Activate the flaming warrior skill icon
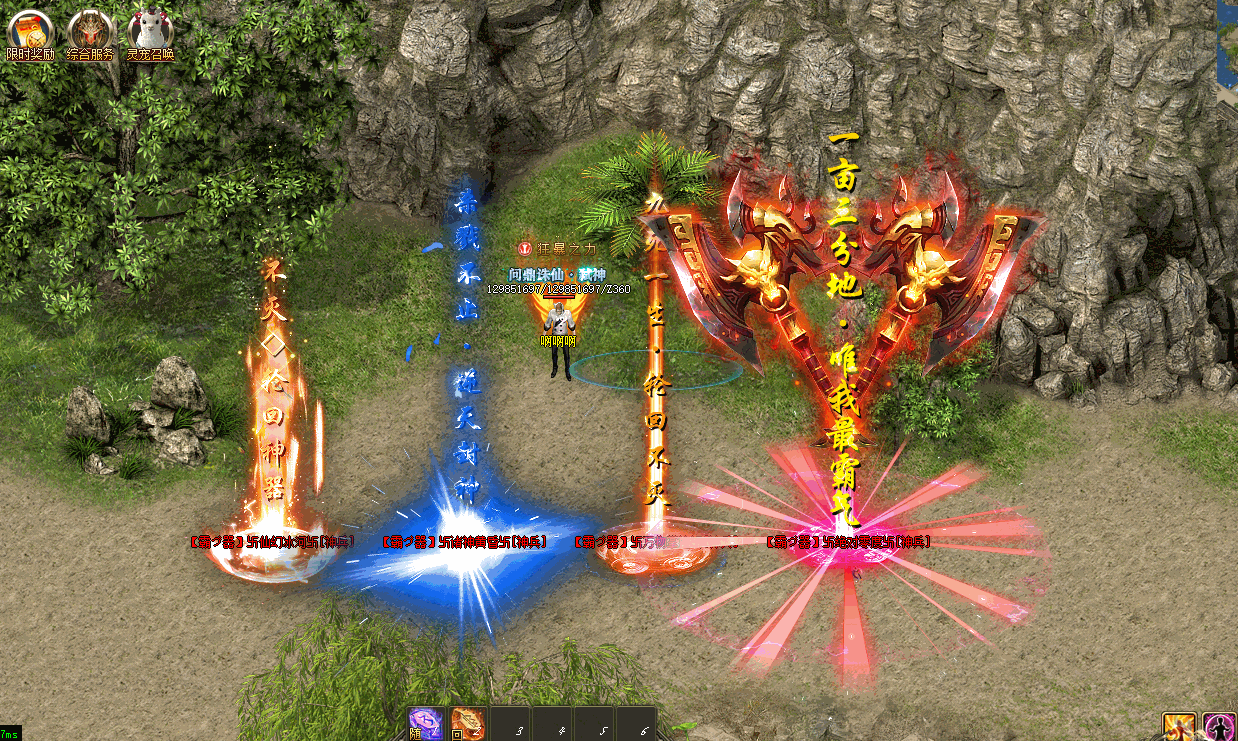The height and width of the screenshot is (741, 1238). (x=1179, y=727)
